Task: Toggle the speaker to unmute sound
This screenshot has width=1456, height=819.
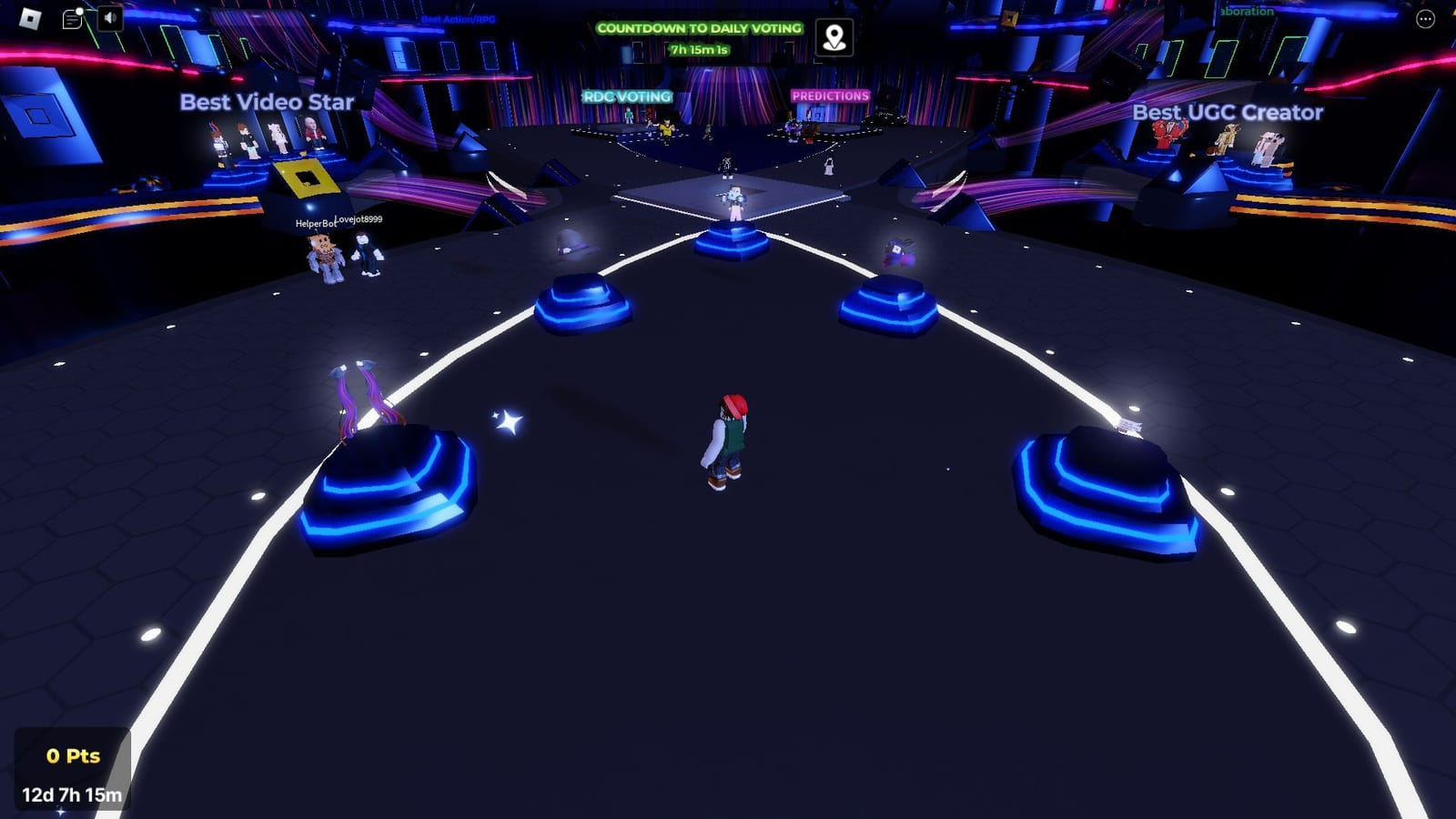Action: click(x=108, y=18)
